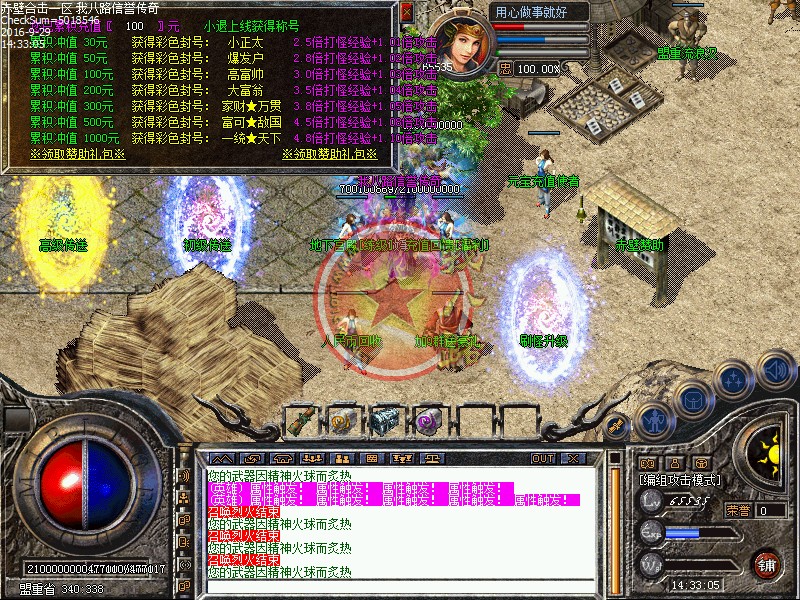Click the OUT button above chat
800x600 pixels.
[543, 458]
